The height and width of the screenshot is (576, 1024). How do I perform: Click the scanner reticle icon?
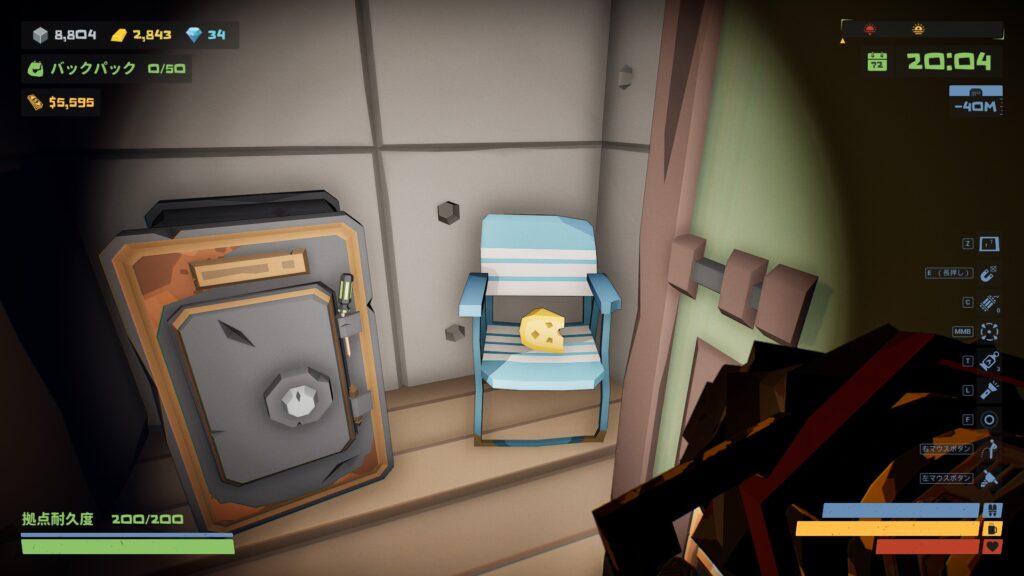[x=989, y=331]
